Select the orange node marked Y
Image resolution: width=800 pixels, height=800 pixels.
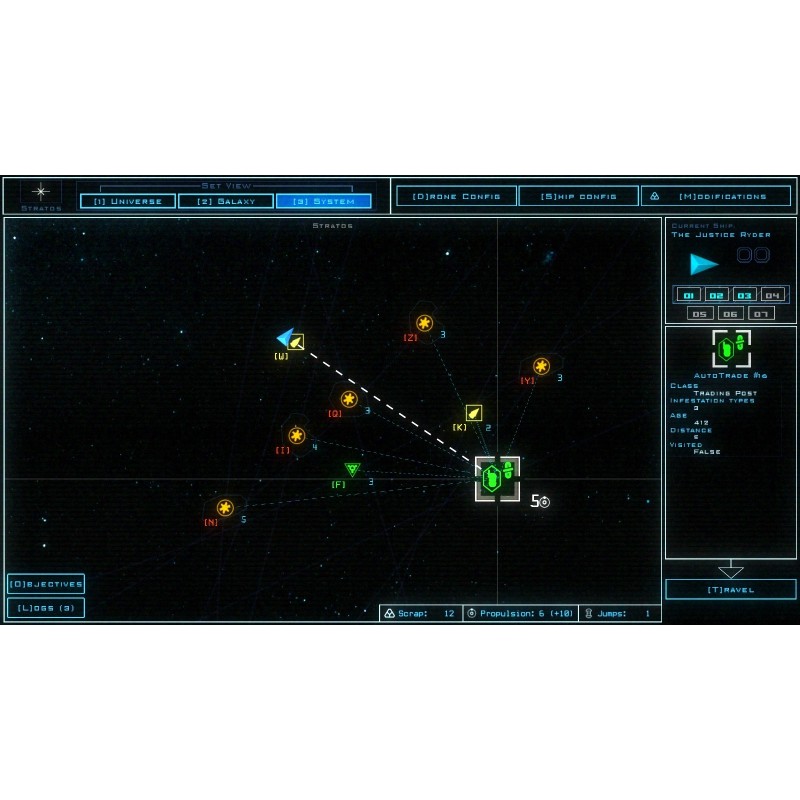click(x=541, y=366)
